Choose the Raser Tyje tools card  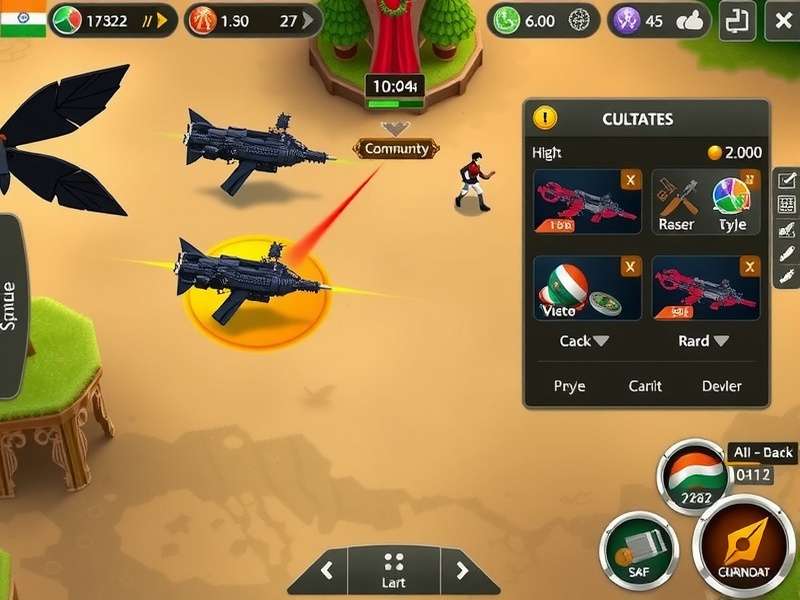point(706,201)
